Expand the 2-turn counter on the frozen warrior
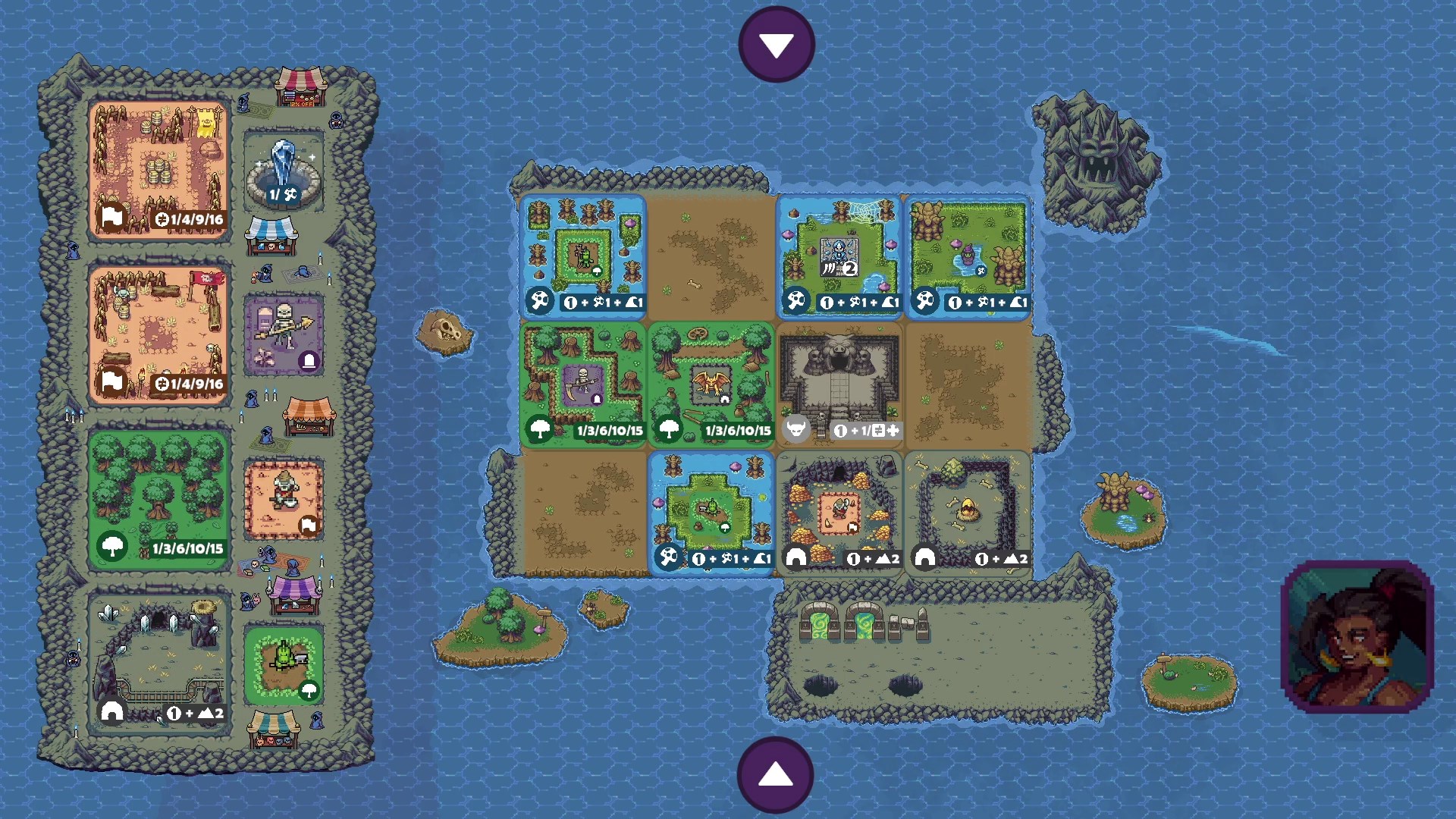1456x819 pixels. (x=851, y=267)
